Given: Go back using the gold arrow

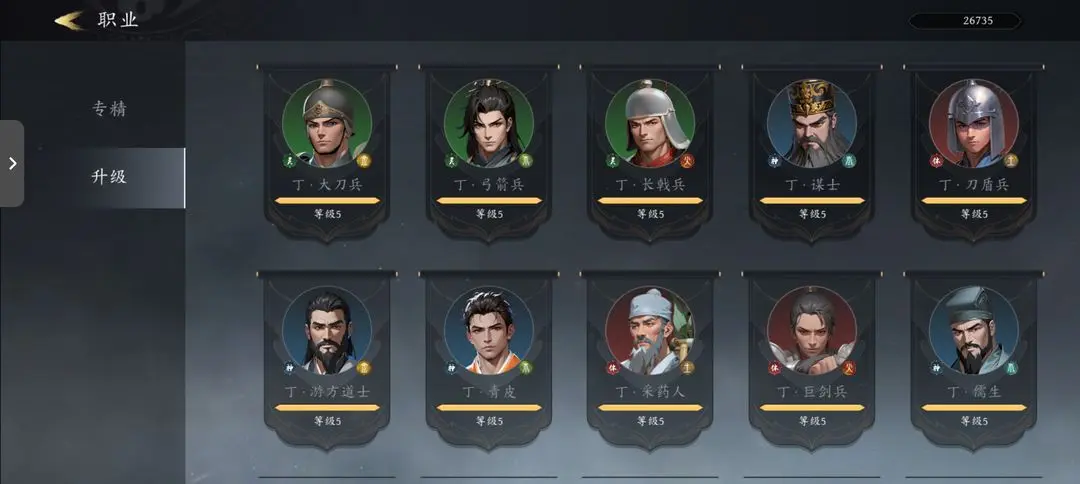Looking at the screenshot, I should [x=69, y=20].
